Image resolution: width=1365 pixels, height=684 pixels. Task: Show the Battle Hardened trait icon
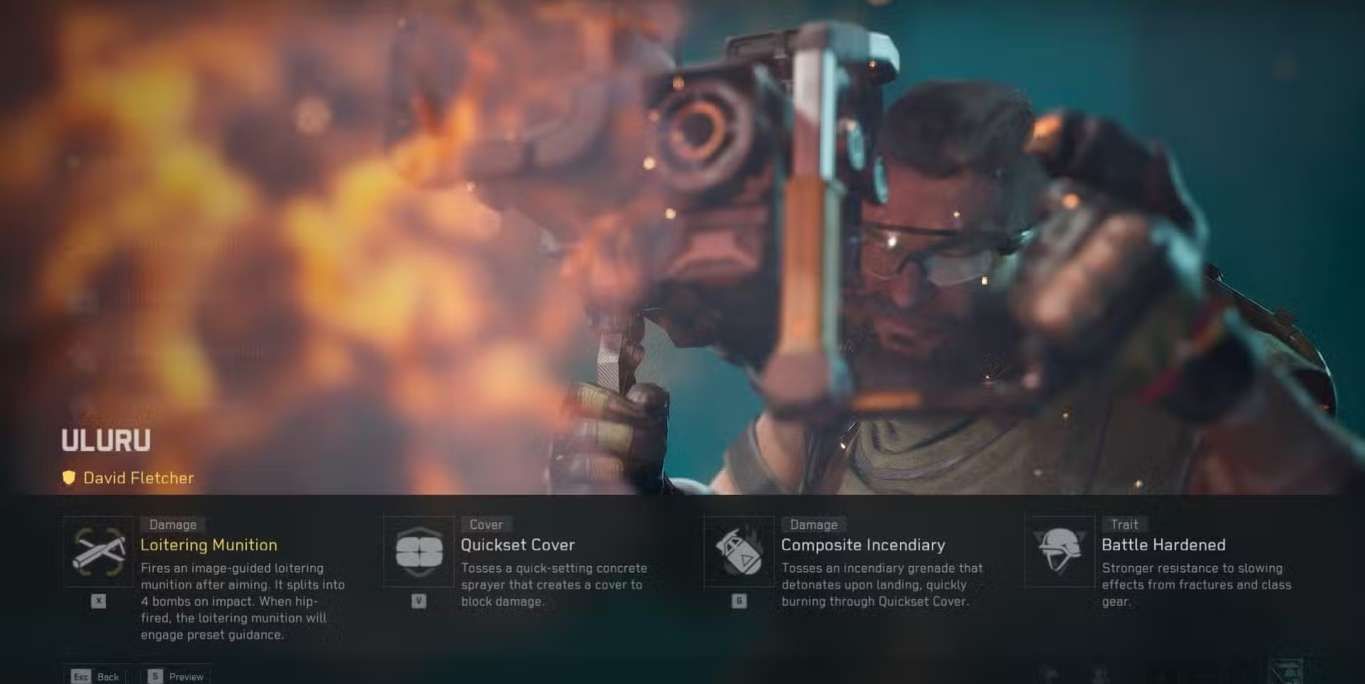(1059, 551)
